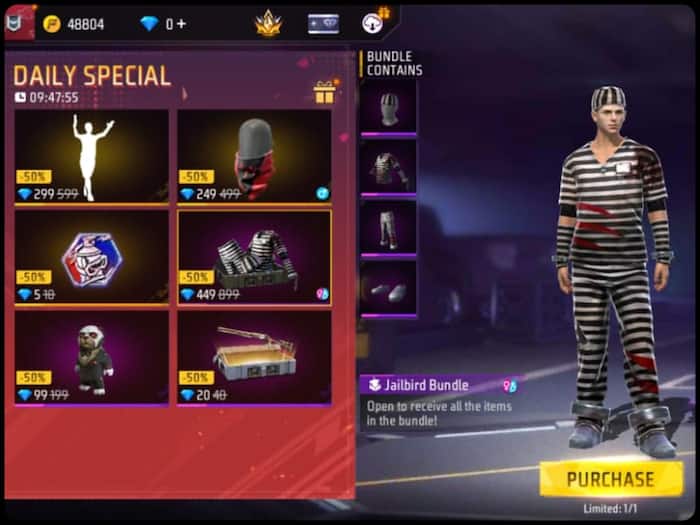Choose the weapon loot crate offer

(254, 357)
